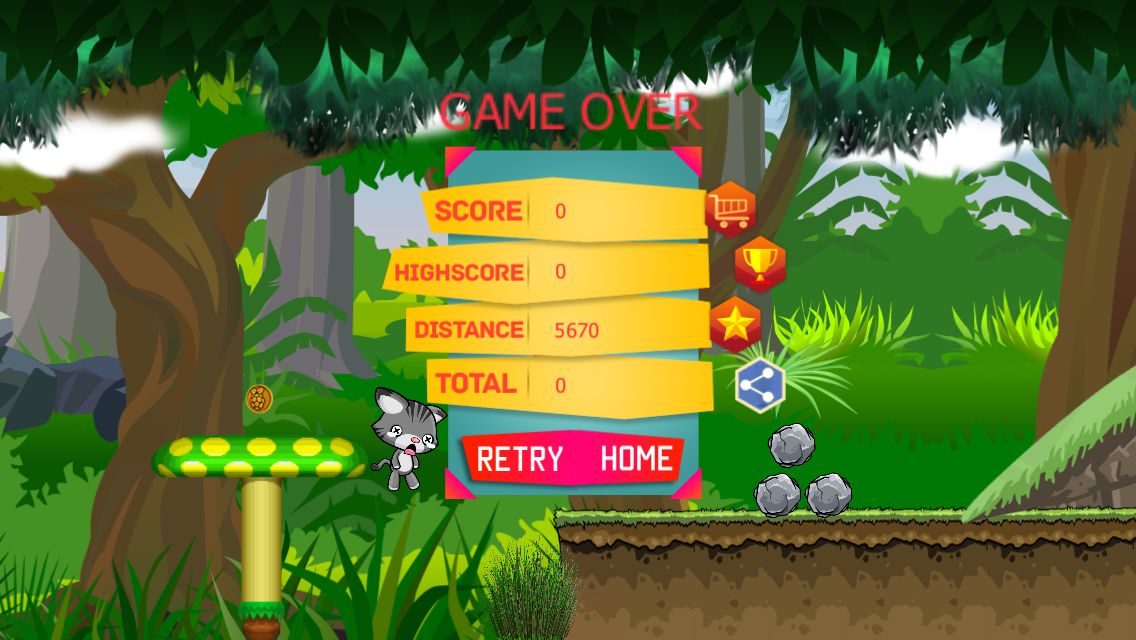Tap the star rating icon
Image resolution: width=1136 pixels, height=640 pixels.
(736, 324)
